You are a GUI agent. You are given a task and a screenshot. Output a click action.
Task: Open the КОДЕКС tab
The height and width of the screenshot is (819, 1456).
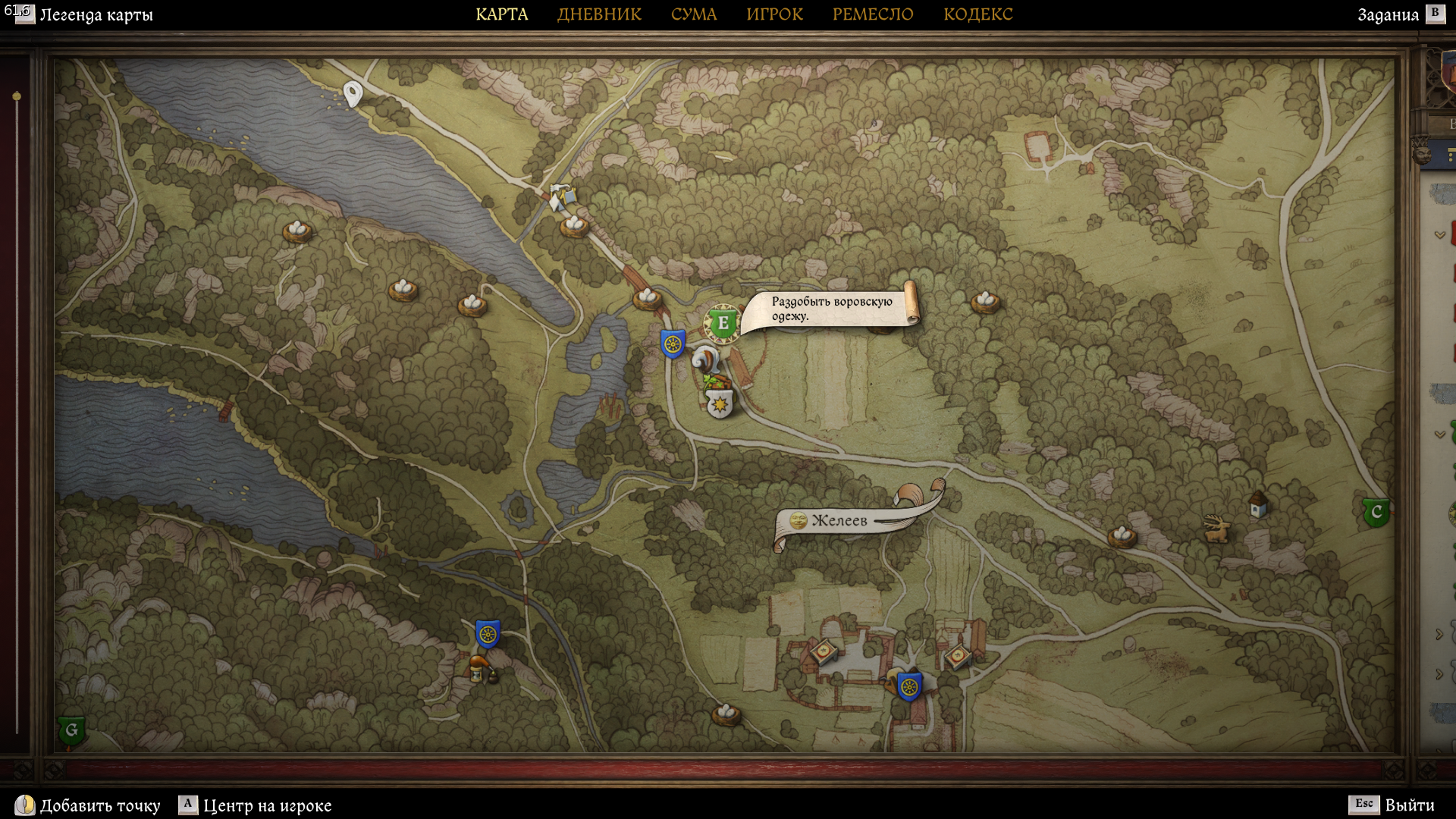pos(977,14)
